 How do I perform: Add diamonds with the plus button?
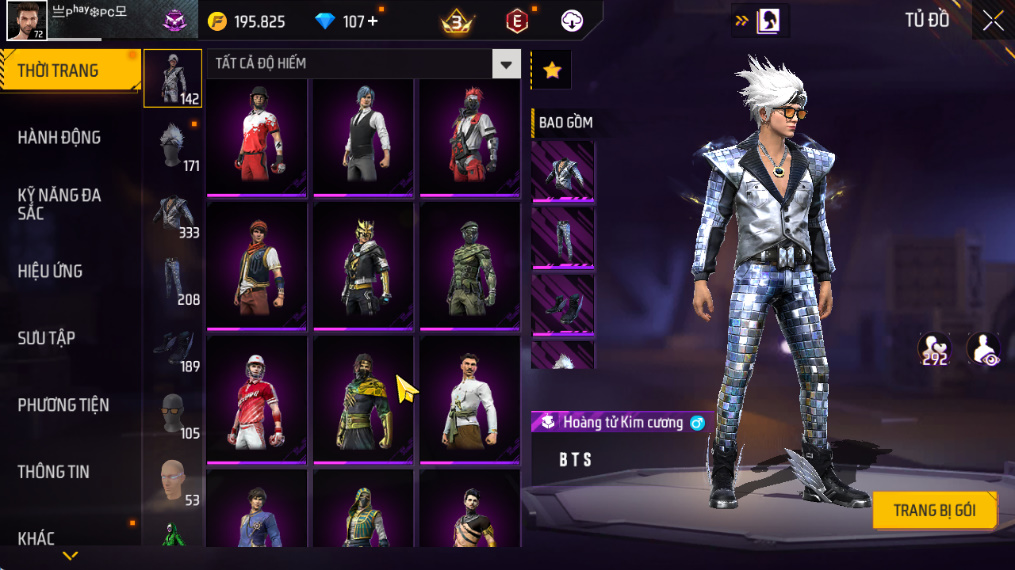pos(373,21)
